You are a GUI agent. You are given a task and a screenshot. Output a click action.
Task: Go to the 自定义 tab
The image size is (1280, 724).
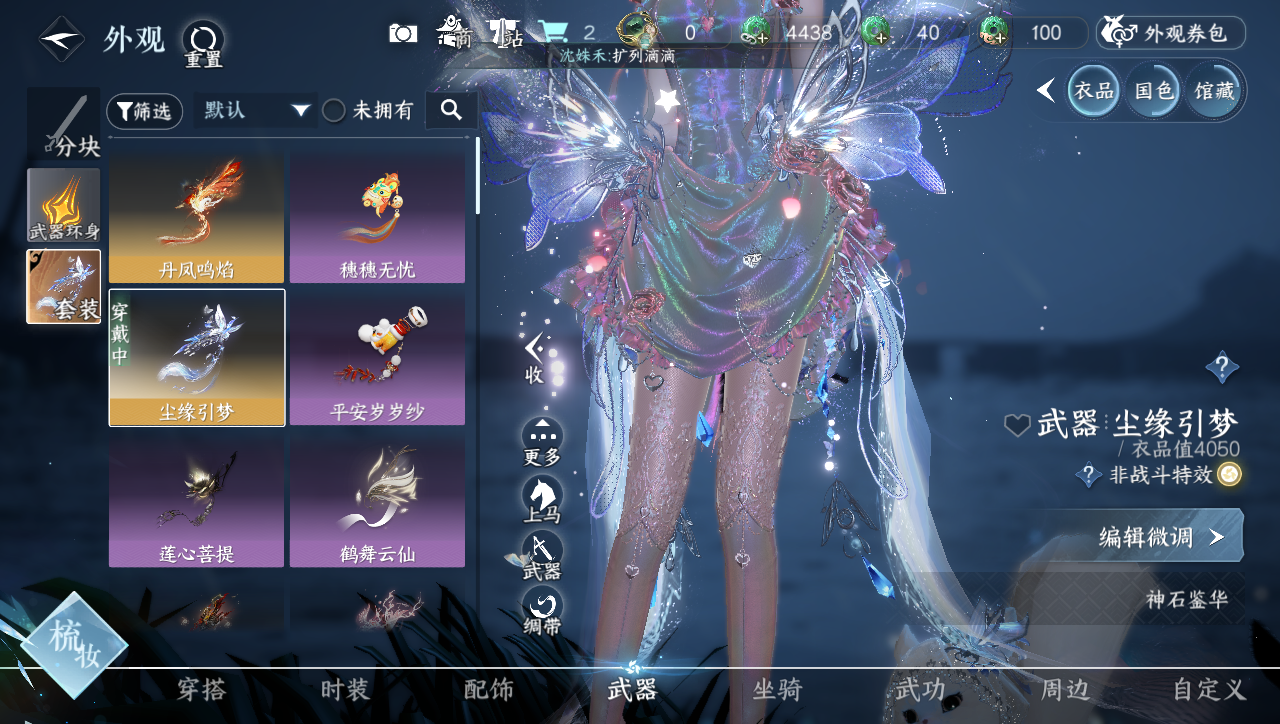point(1209,689)
